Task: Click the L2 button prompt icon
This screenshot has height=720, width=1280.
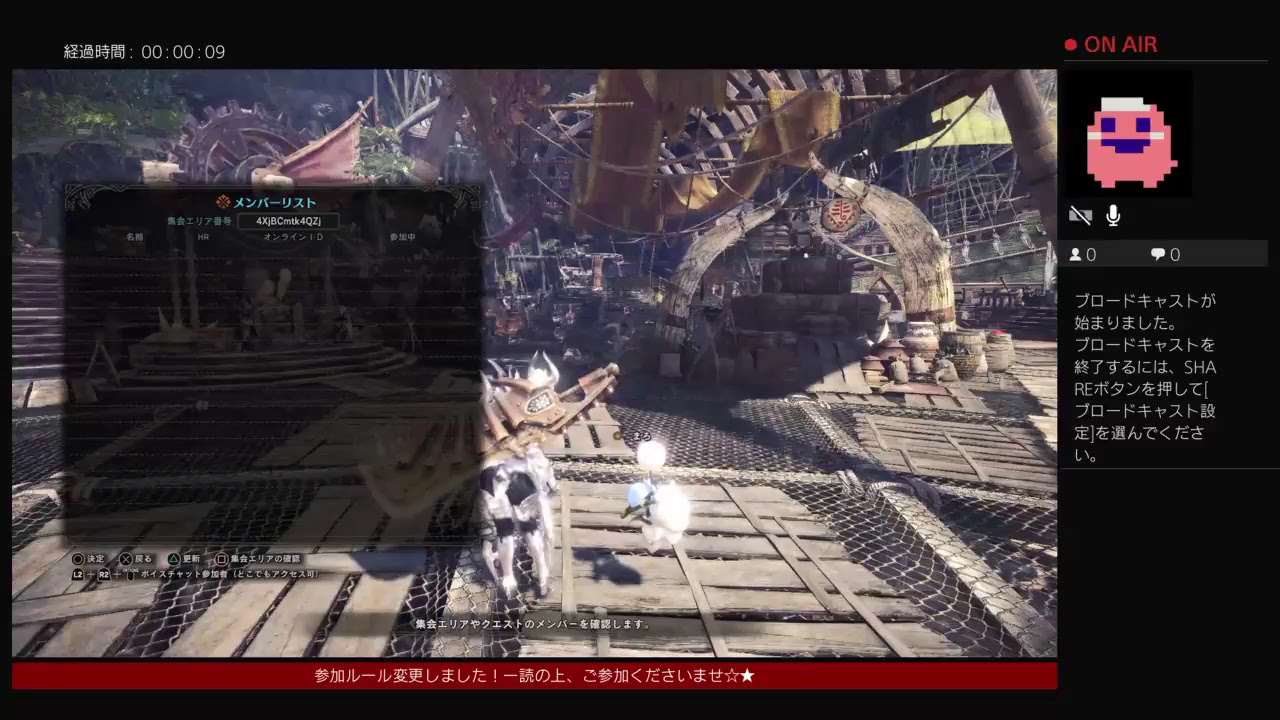Action: 76,573
